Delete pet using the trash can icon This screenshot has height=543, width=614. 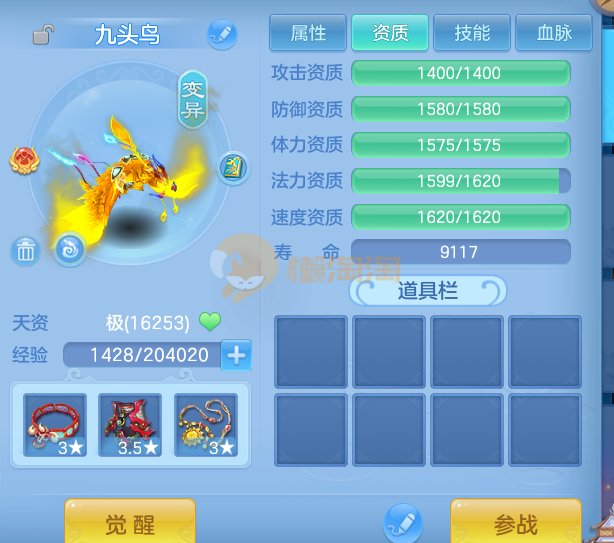click(x=26, y=251)
